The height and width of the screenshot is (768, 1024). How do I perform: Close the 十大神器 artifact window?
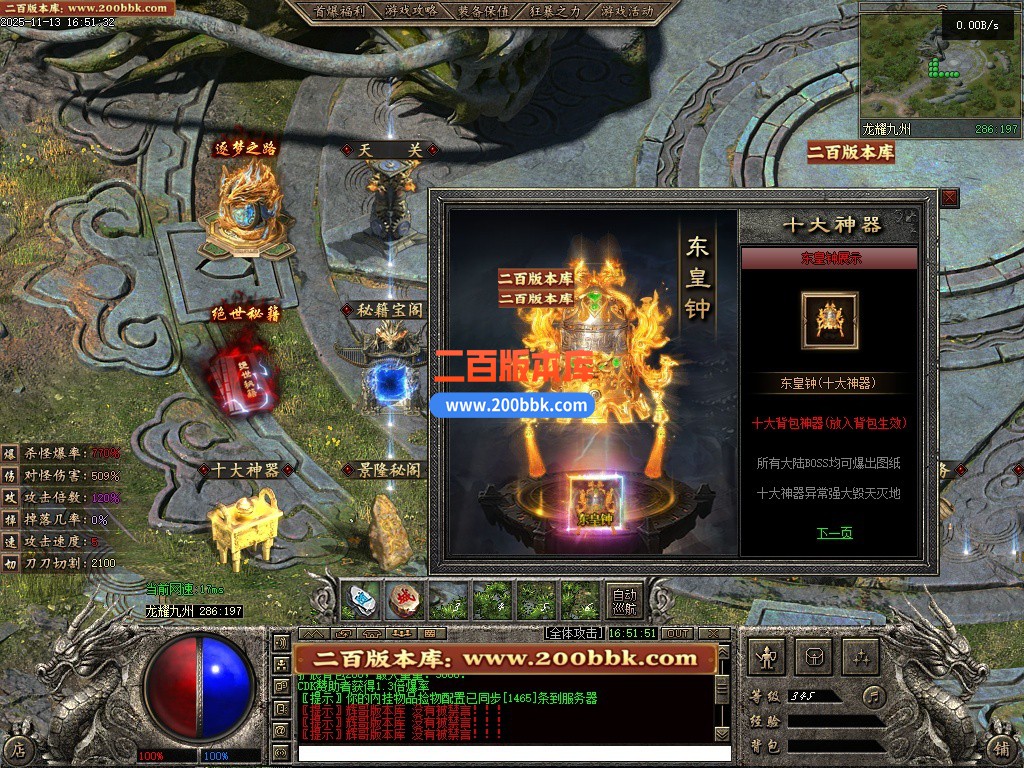tap(949, 198)
